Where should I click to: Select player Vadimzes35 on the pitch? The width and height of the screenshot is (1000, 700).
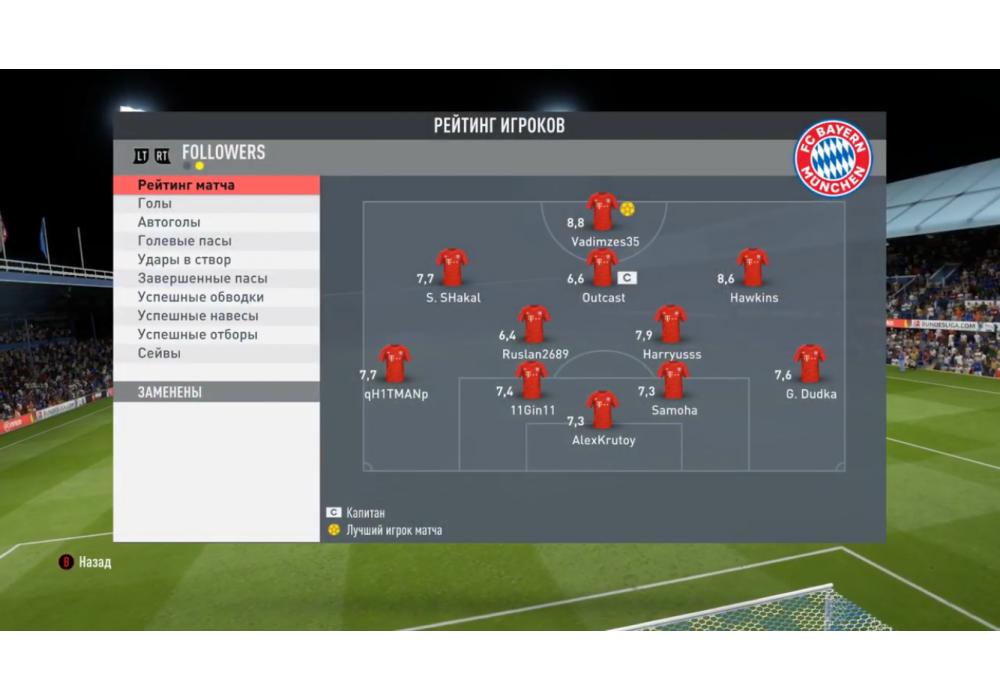point(602,212)
